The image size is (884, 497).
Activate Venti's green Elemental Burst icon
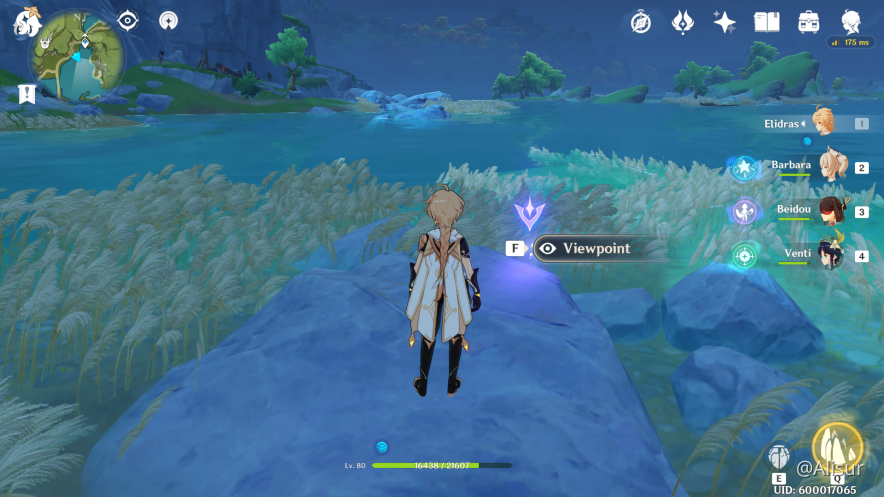pos(744,255)
